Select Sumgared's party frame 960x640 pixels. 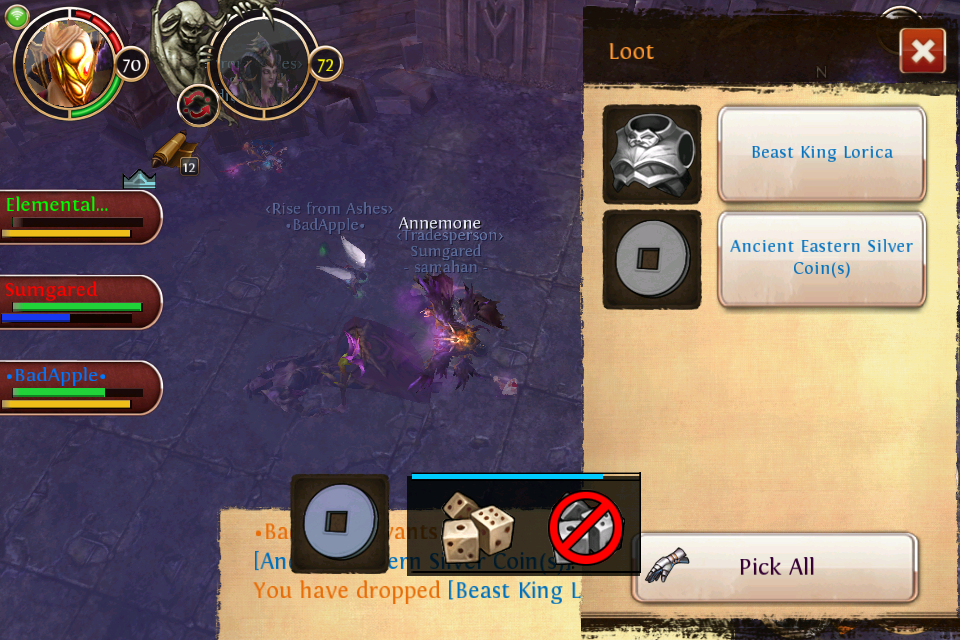78,302
